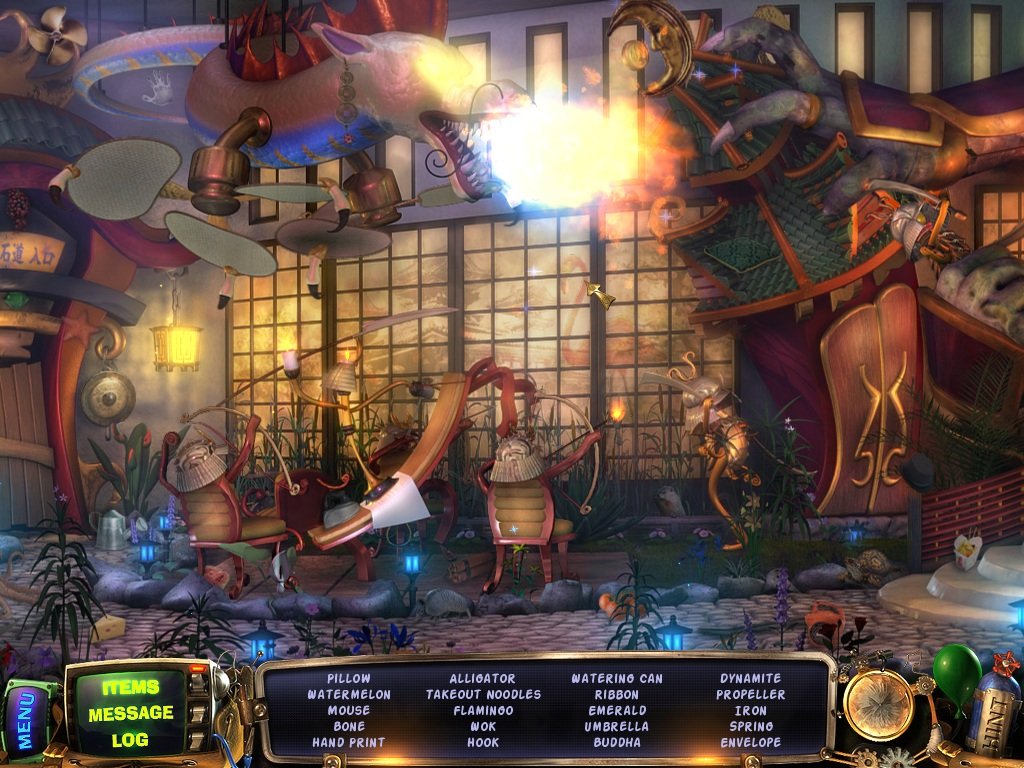The height and width of the screenshot is (768, 1024).
Task: Click the WATERING CAN list entry
Action: pyautogui.click(x=616, y=678)
